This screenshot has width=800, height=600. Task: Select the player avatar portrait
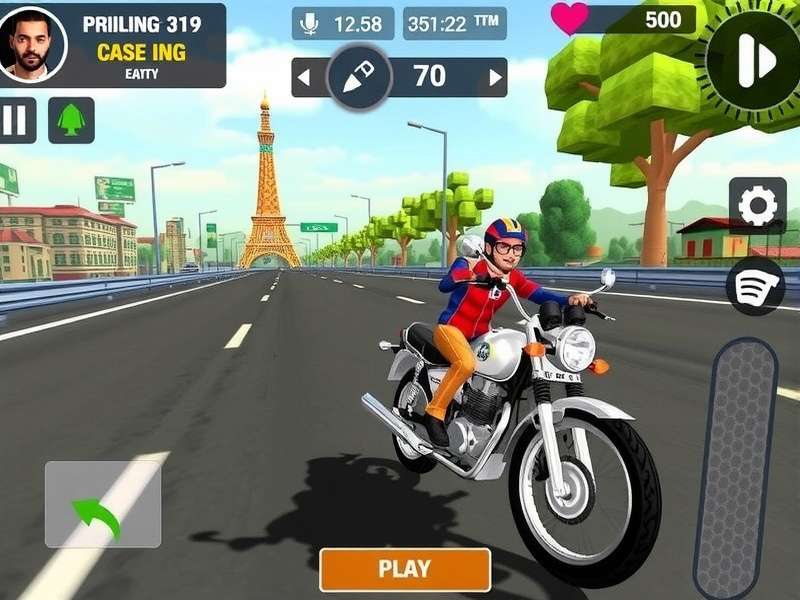coord(32,45)
